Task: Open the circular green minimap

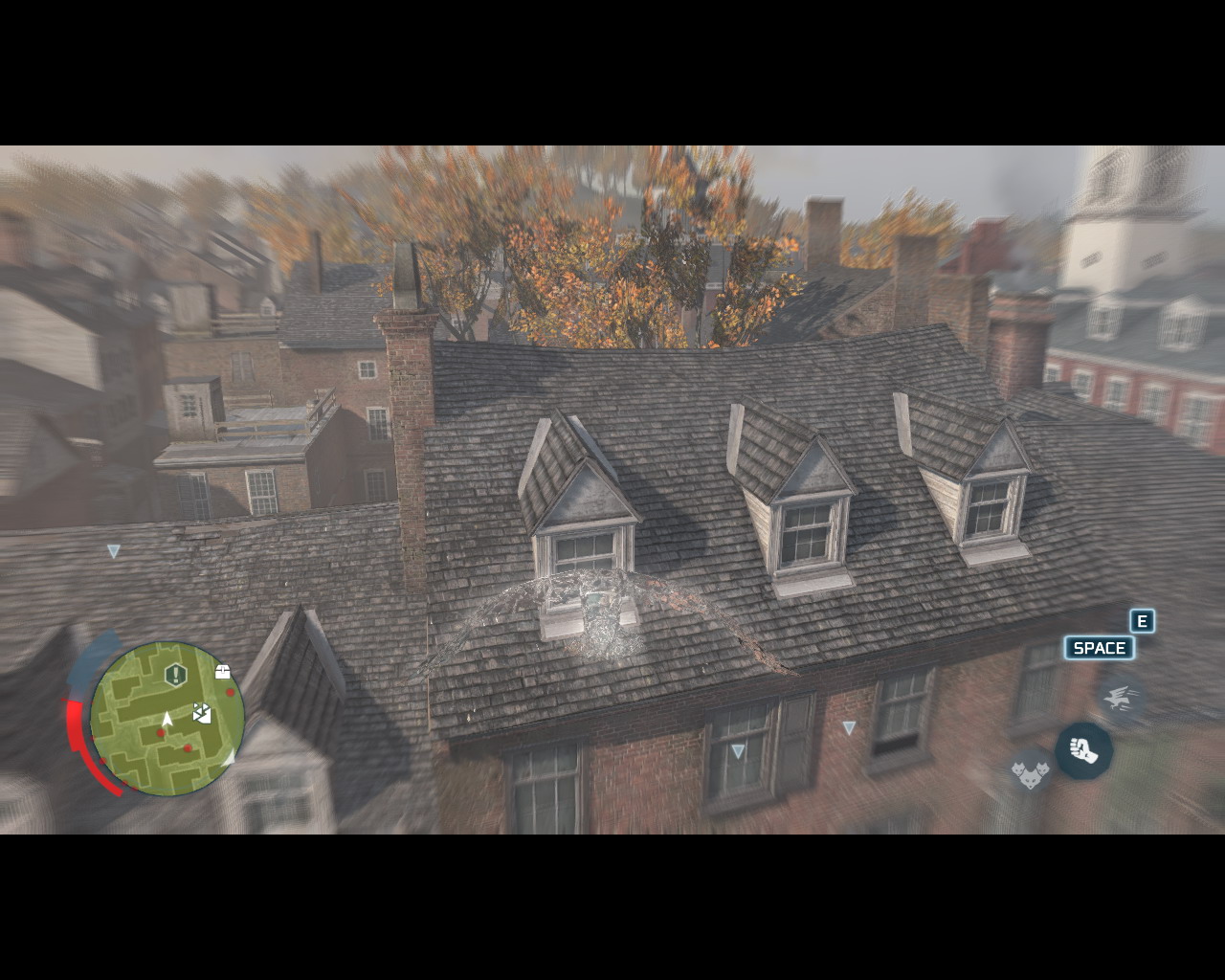Action: pyautogui.click(x=167, y=718)
